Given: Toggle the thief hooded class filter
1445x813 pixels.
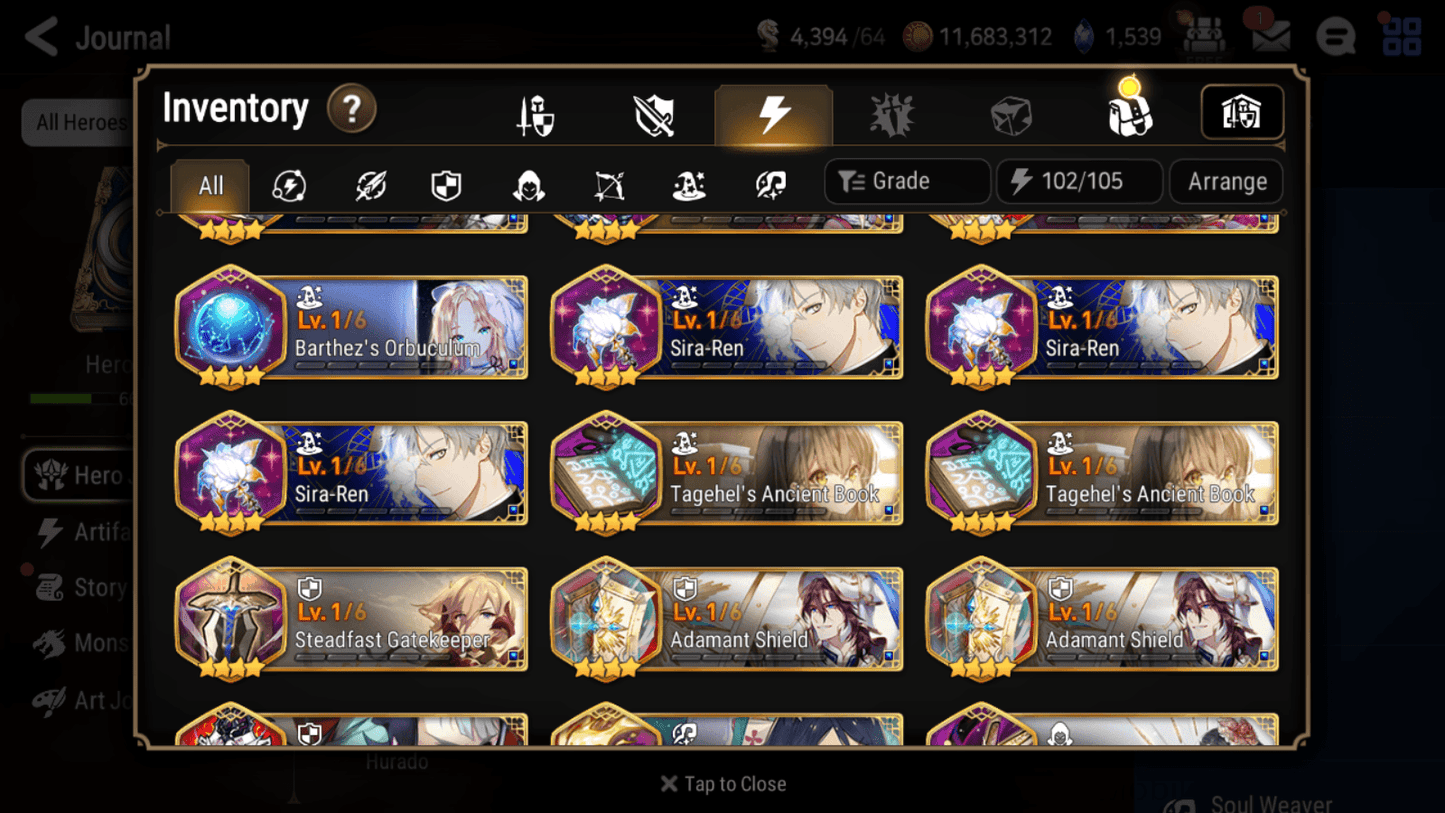Looking at the screenshot, I should [x=527, y=184].
